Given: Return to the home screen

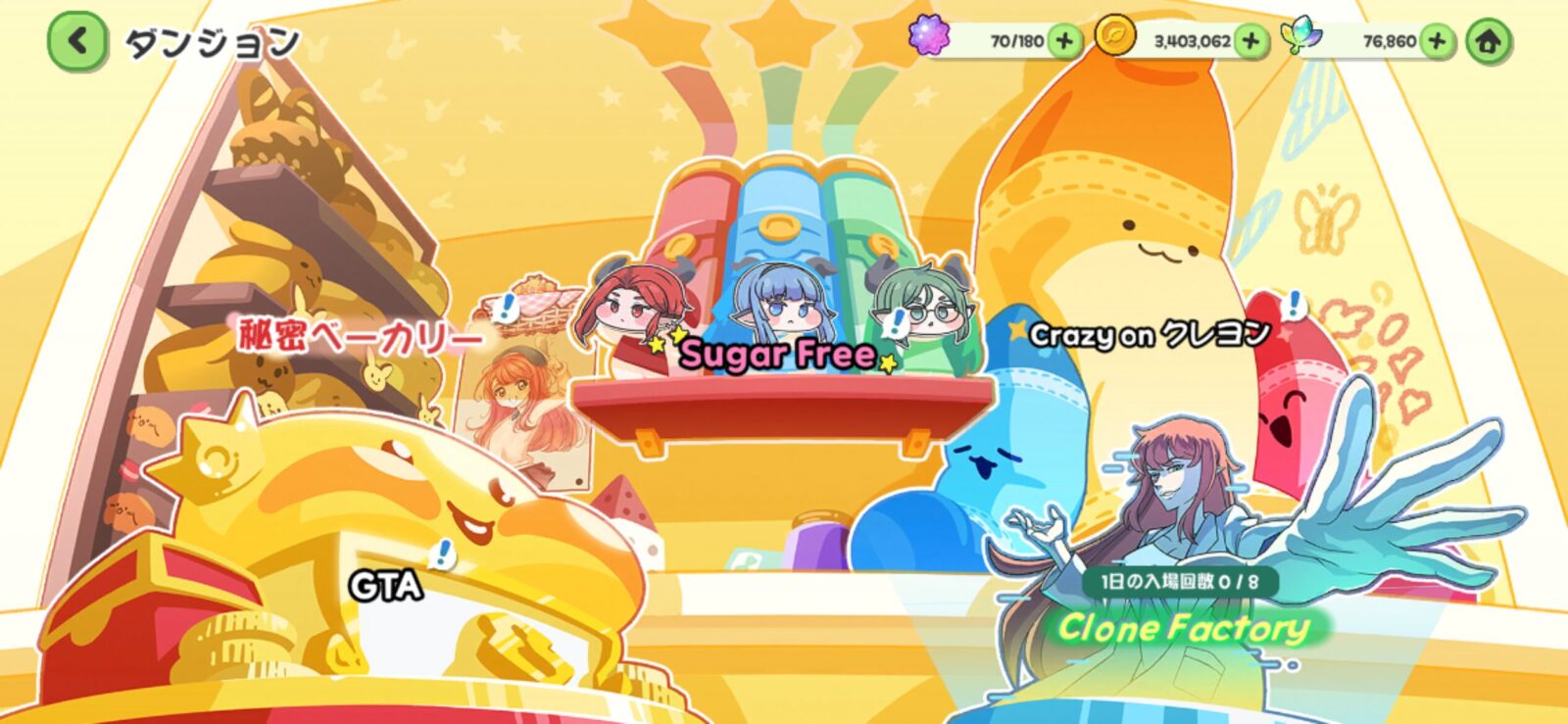Looking at the screenshot, I should tap(1489, 42).
